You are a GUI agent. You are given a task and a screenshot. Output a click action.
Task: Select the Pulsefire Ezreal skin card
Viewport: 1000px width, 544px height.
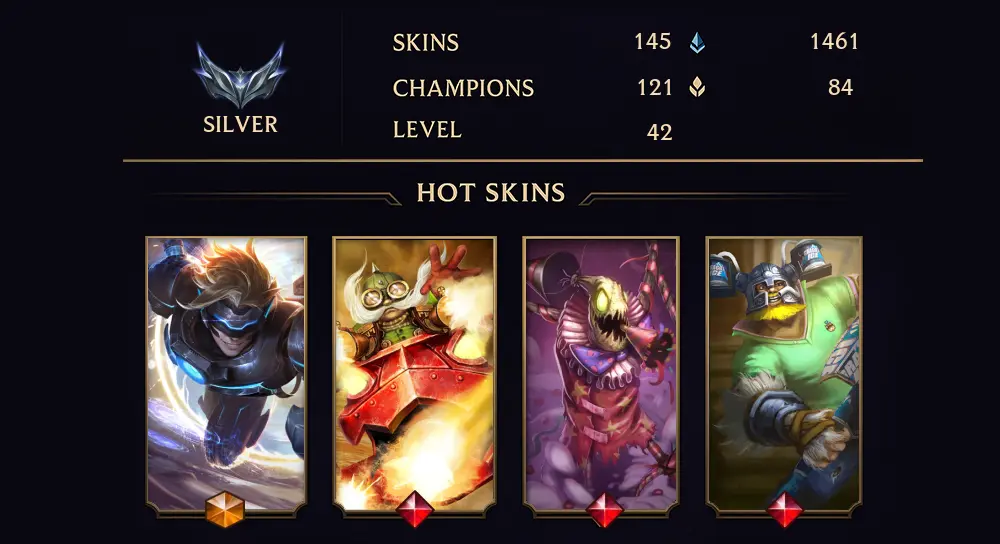(226, 372)
